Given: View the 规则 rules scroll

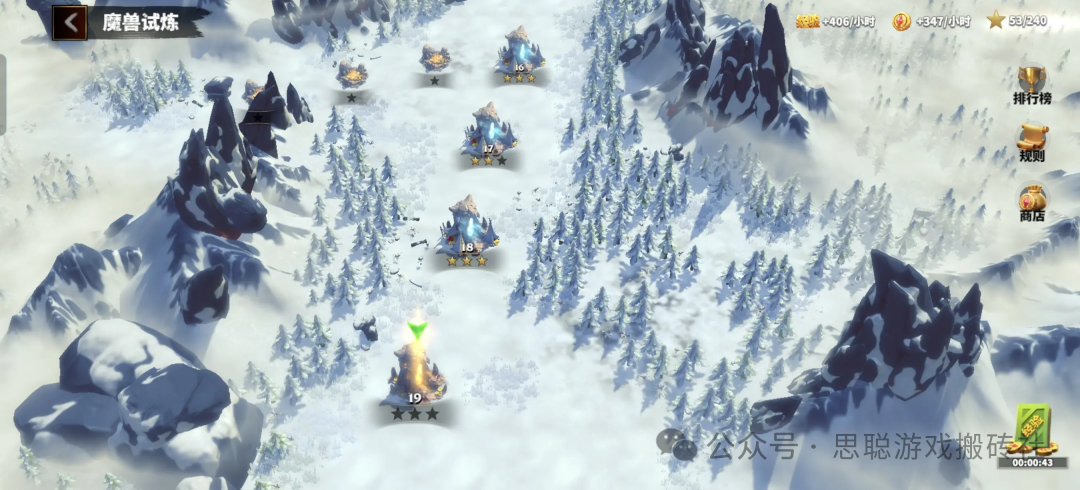Looking at the screenshot, I should pos(1032,141).
